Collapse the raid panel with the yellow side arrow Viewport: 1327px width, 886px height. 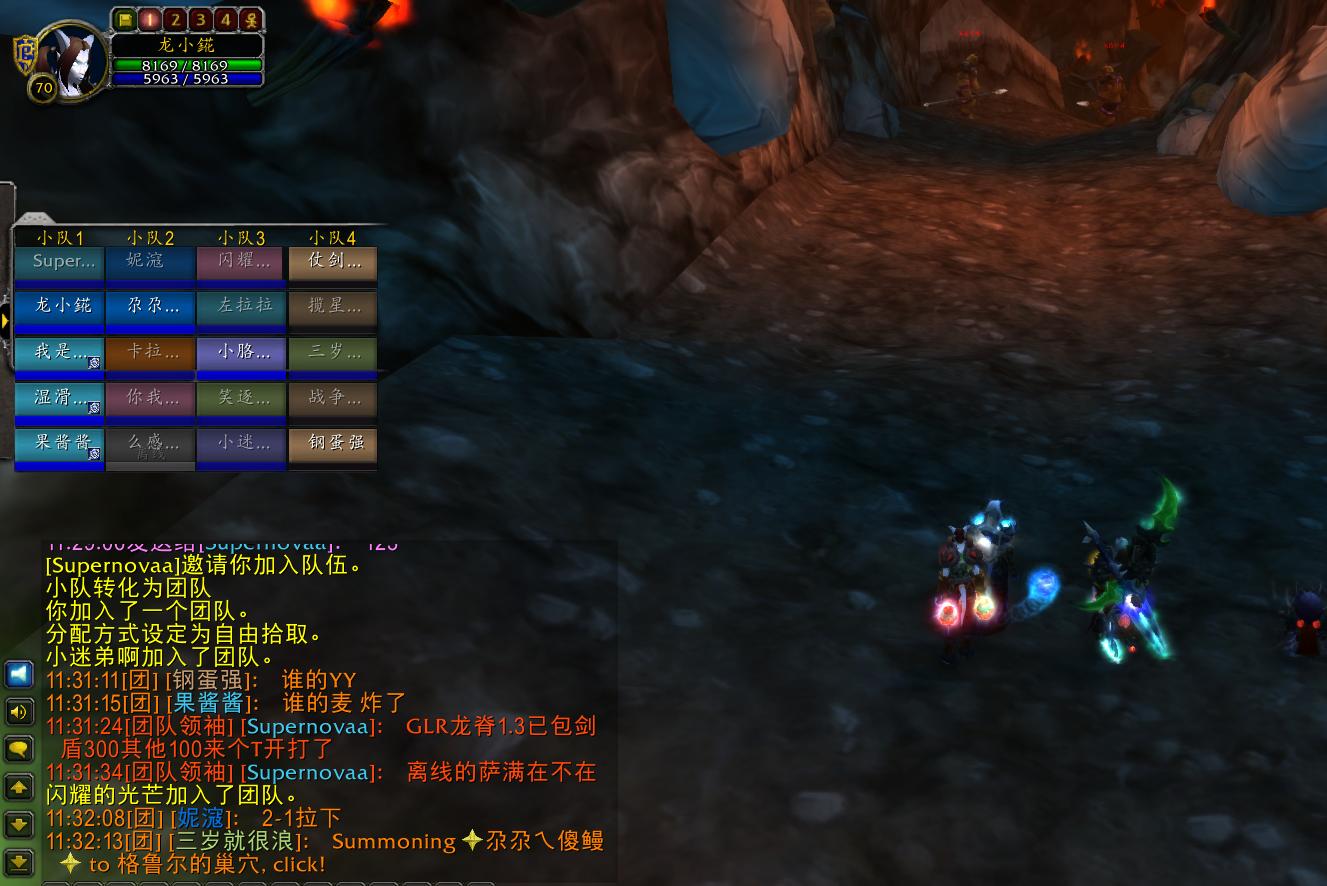click(x=7, y=318)
